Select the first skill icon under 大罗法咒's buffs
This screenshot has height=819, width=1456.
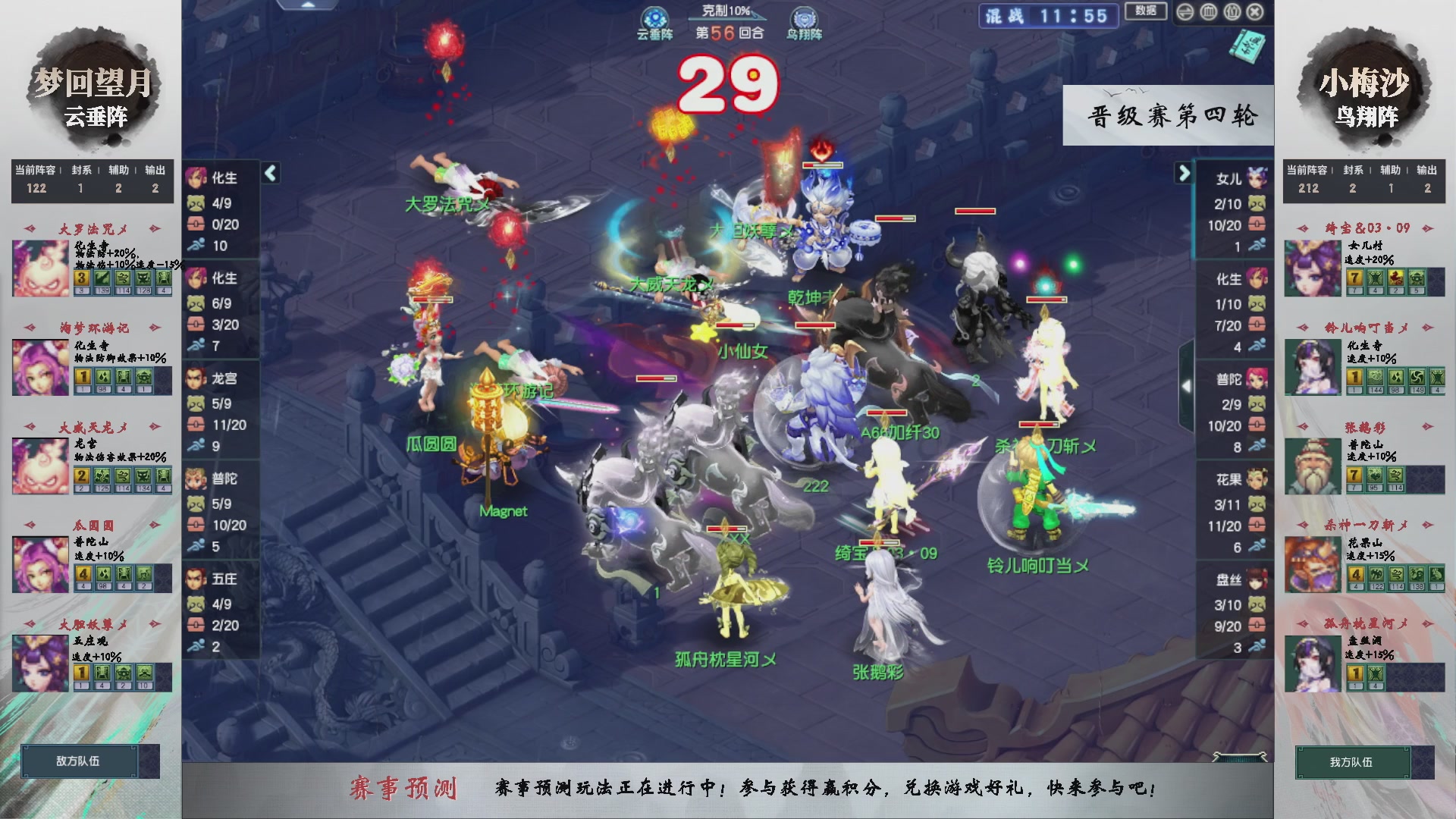[82, 278]
